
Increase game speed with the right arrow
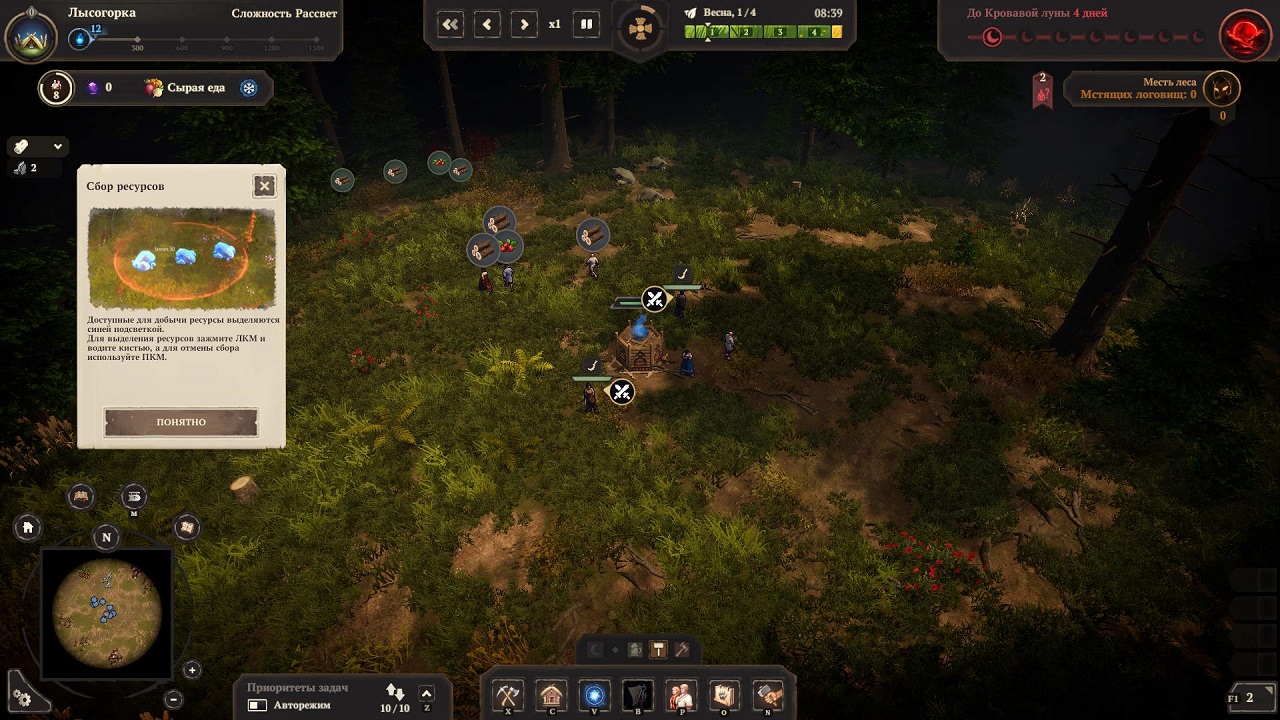click(x=524, y=24)
